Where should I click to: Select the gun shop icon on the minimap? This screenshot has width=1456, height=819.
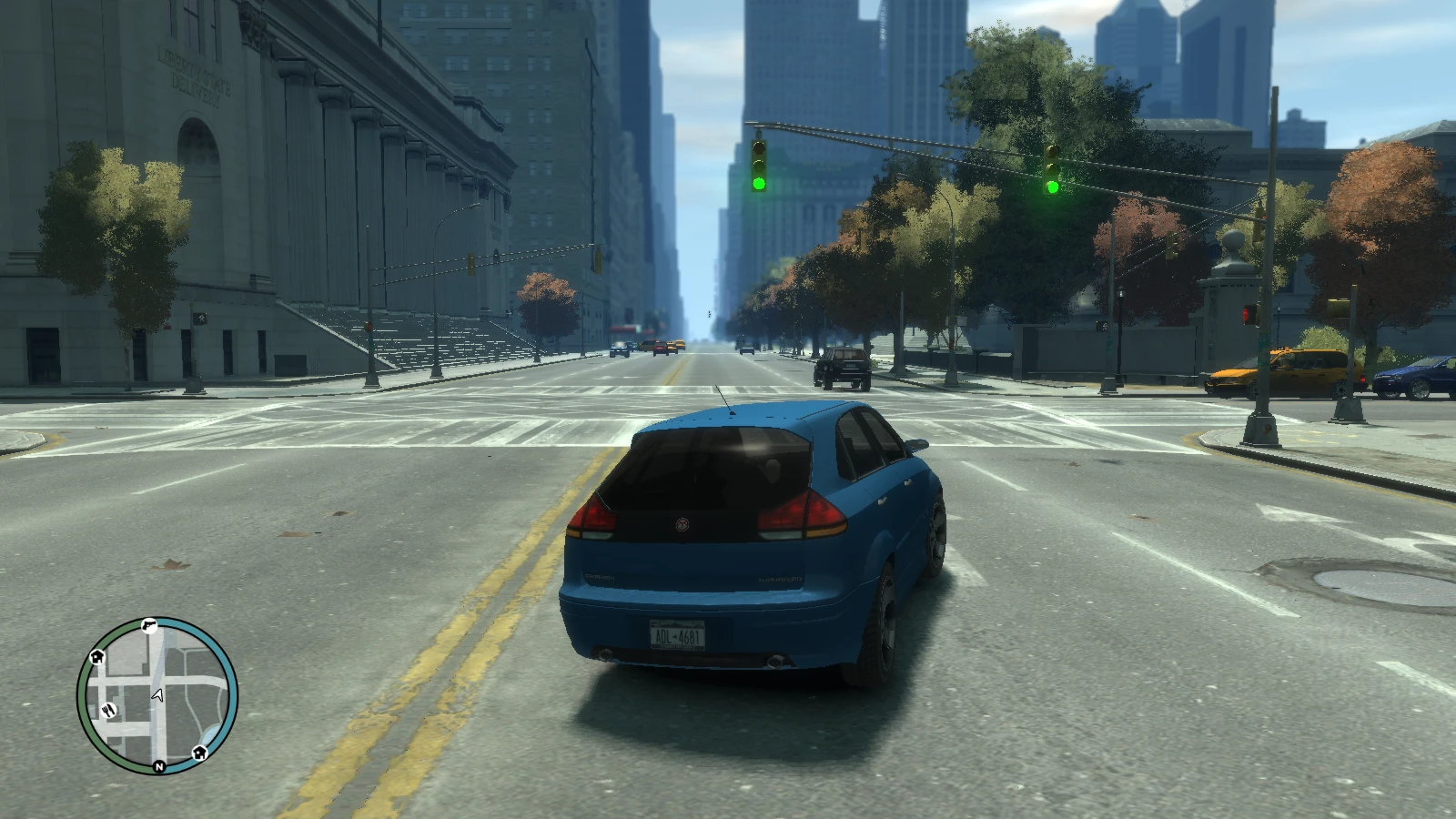pyautogui.click(x=150, y=625)
